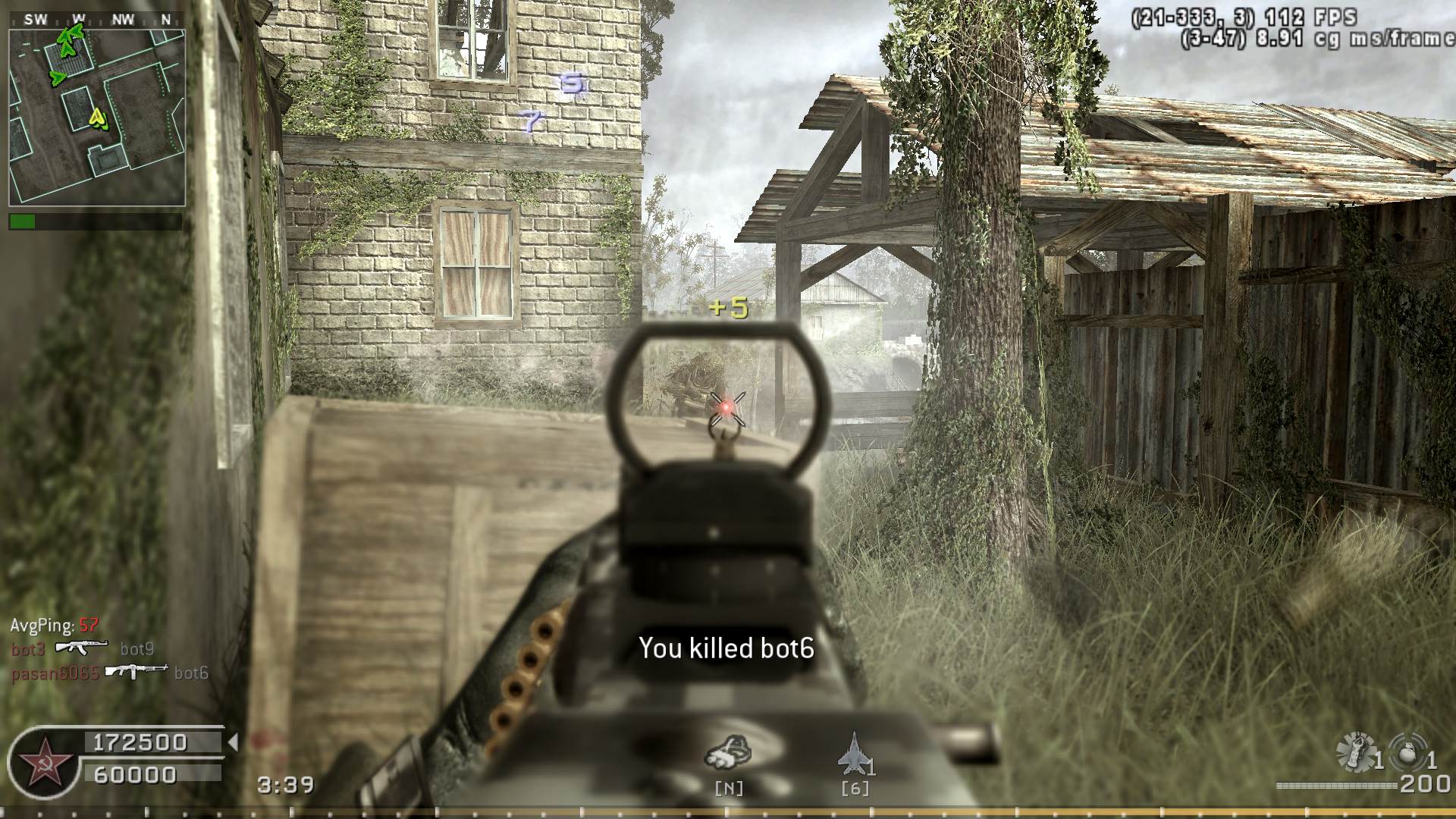
Task: Click the Soviet red star team emblem
Action: tap(44, 761)
